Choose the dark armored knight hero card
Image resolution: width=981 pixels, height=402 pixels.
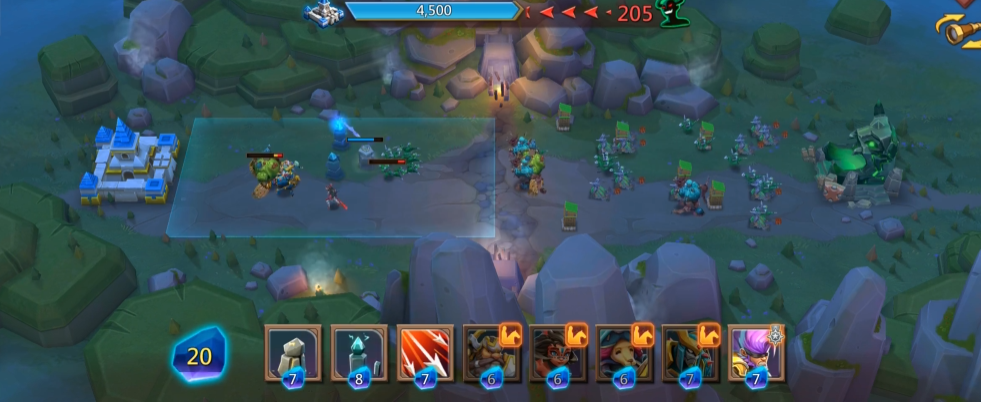[690, 353]
